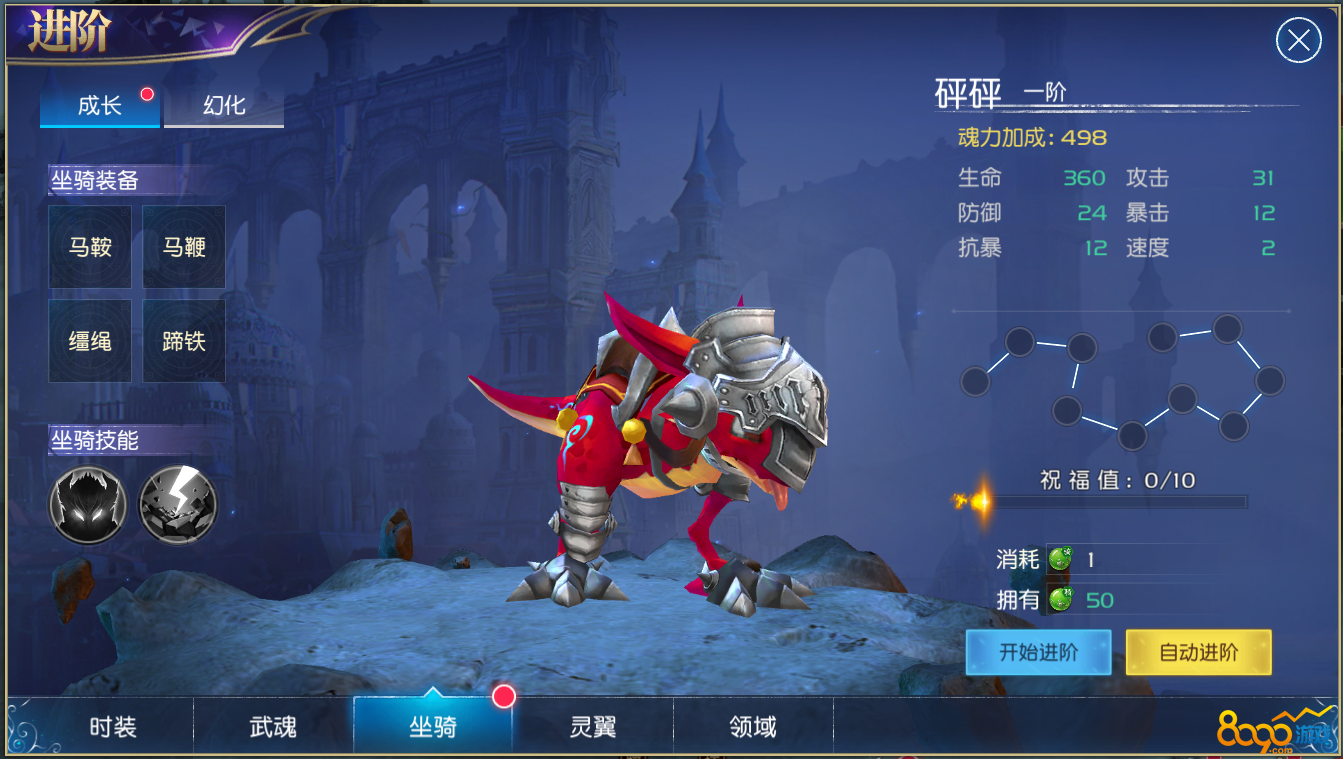Click the 开始进阶 button
This screenshot has height=759, width=1343.
[x=1038, y=653]
